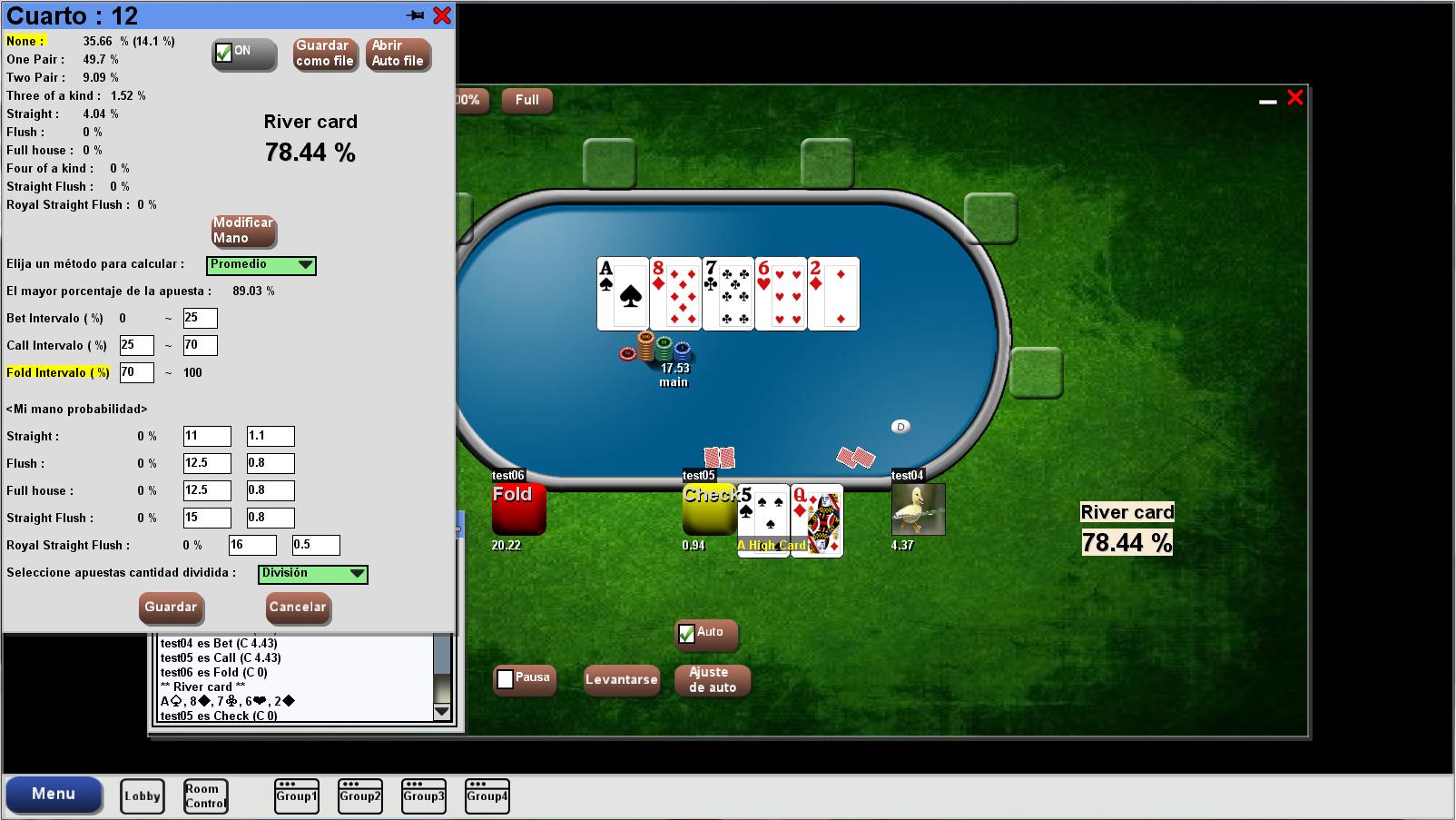
Task: Select the Full tab above the table
Action: [526, 101]
